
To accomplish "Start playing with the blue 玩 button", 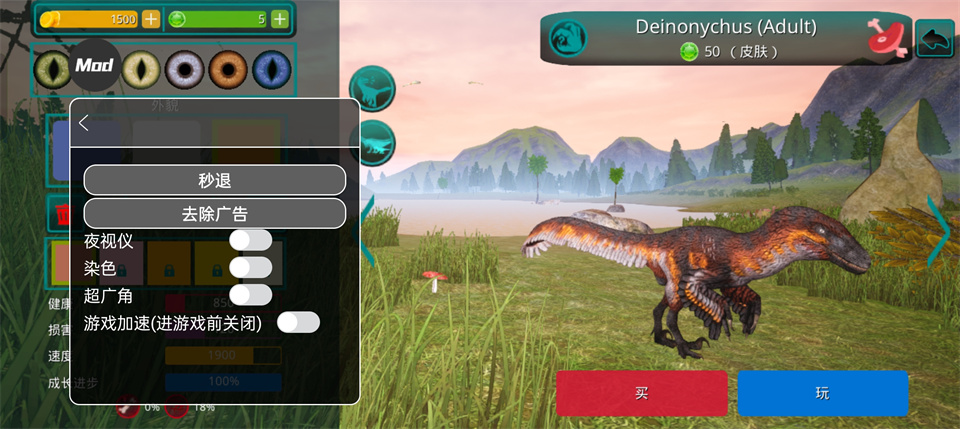I will coord(822,393).
